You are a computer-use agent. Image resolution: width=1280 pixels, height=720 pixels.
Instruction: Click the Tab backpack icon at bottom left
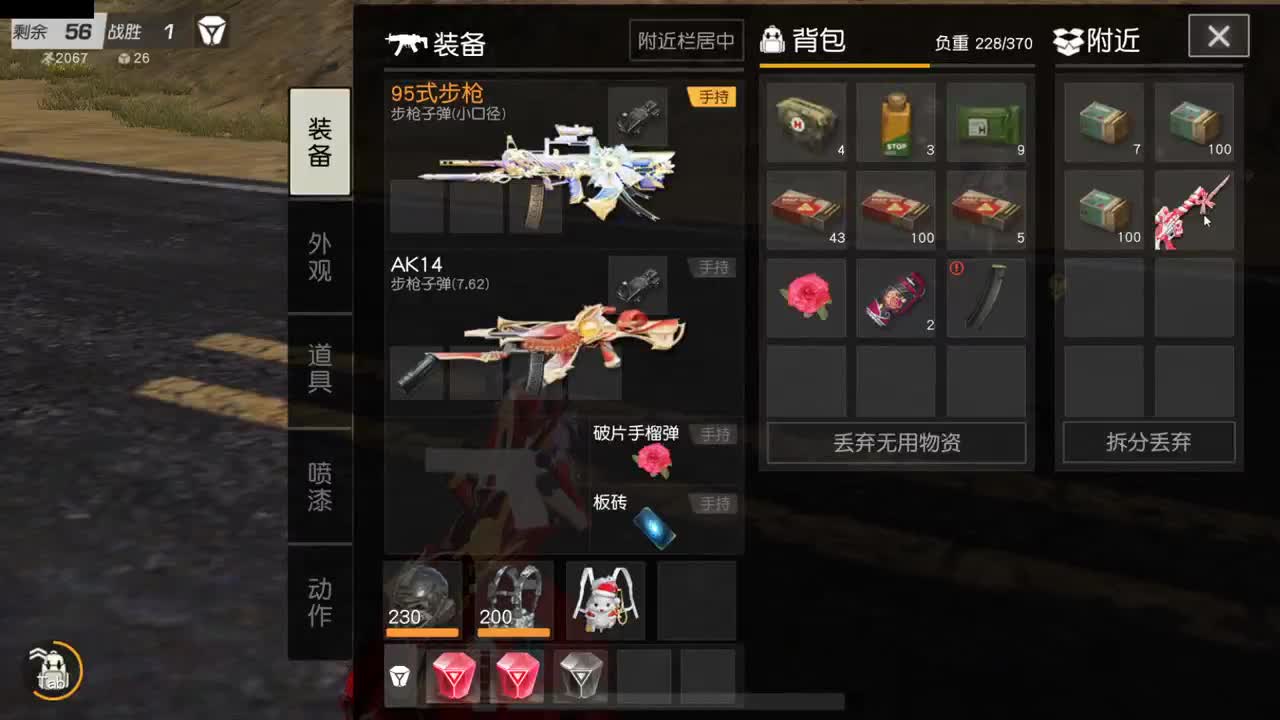(52, 672)
